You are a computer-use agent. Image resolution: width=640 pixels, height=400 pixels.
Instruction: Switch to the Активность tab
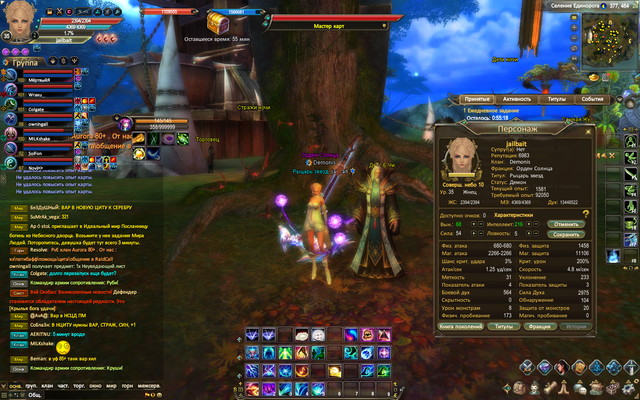(517, 100)
